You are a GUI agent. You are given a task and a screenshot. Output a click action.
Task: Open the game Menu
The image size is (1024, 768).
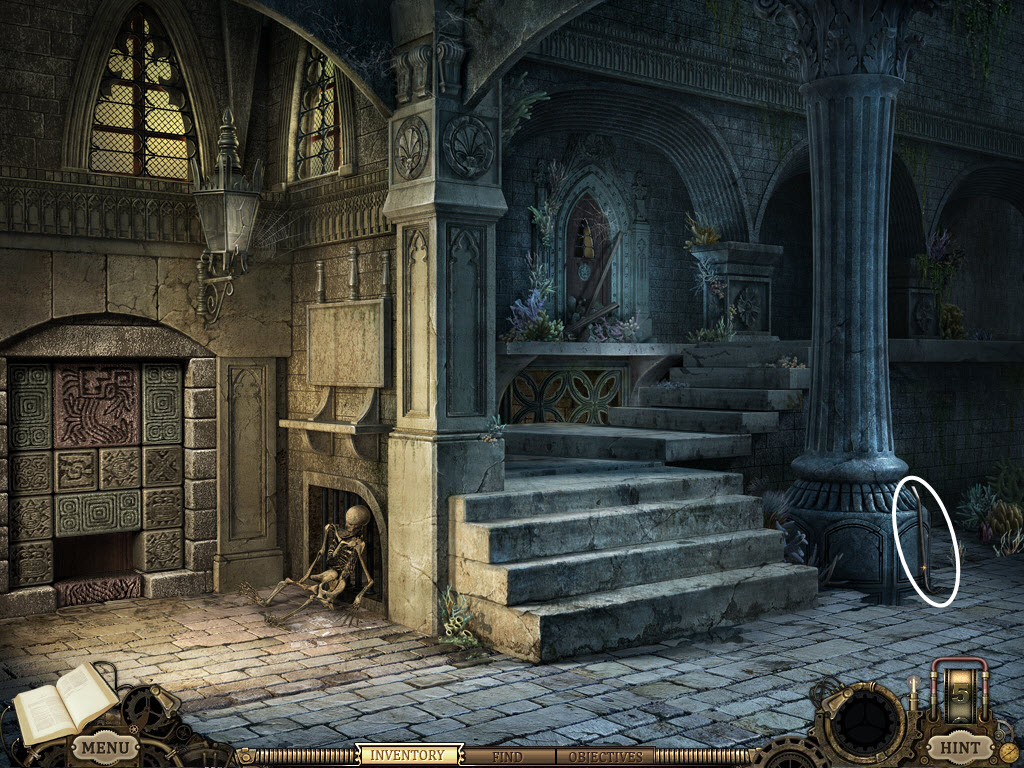[104, 747]
